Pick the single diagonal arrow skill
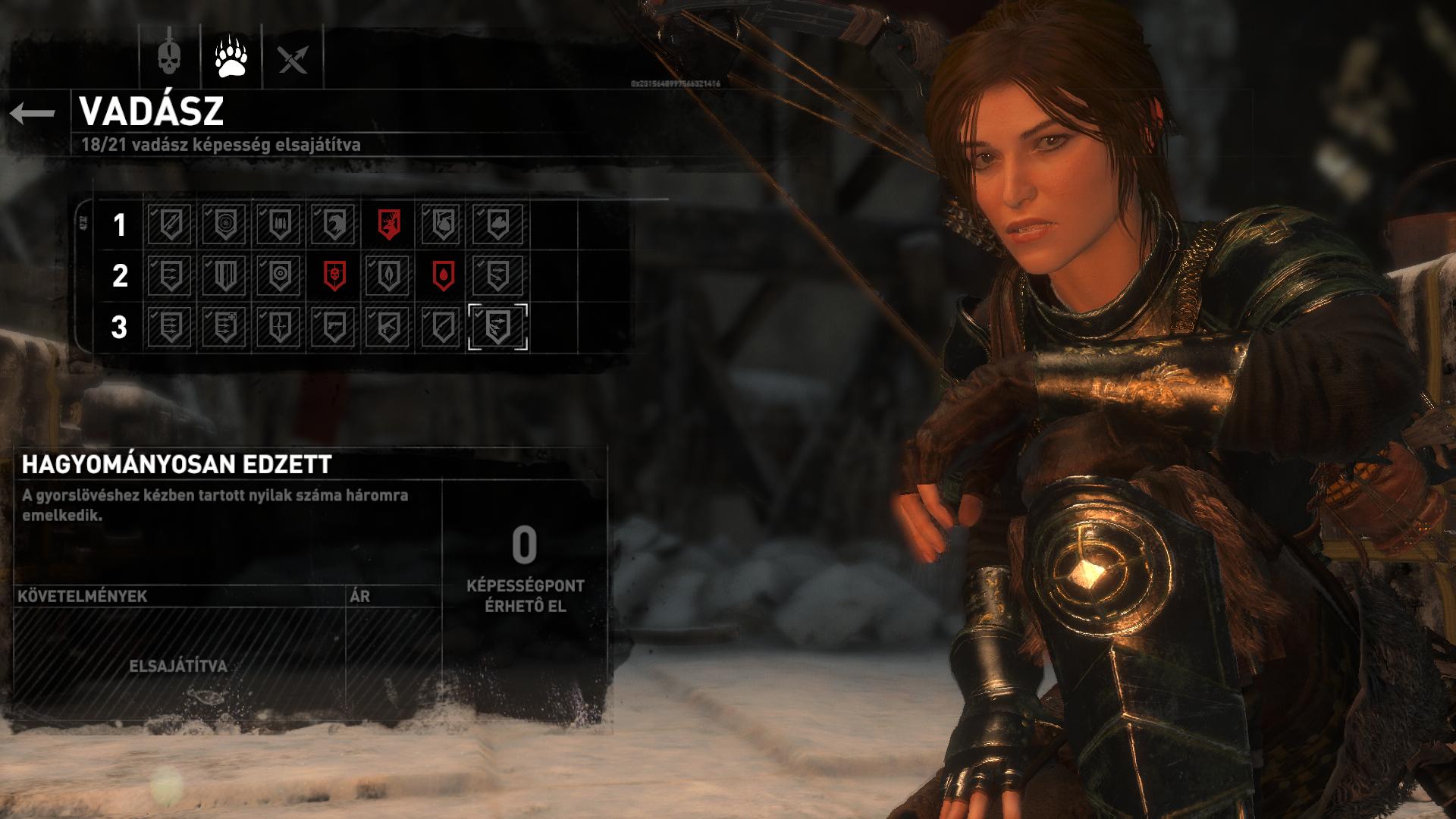Screen dimensions: 1456x819 coord(171,224)
